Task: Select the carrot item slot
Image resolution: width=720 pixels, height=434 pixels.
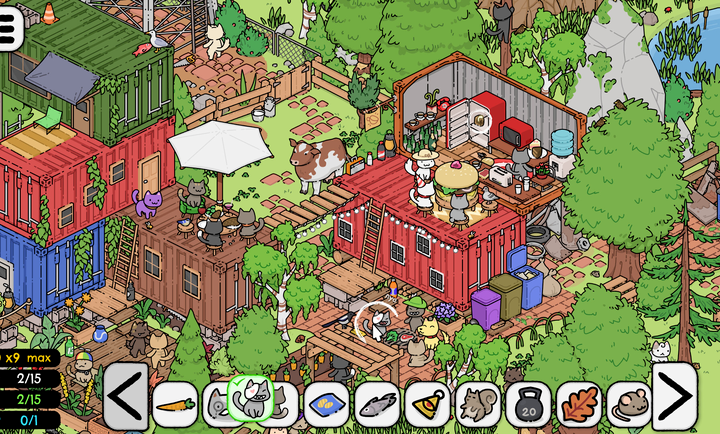Action: pyautogui.click(x=175, y=404)
